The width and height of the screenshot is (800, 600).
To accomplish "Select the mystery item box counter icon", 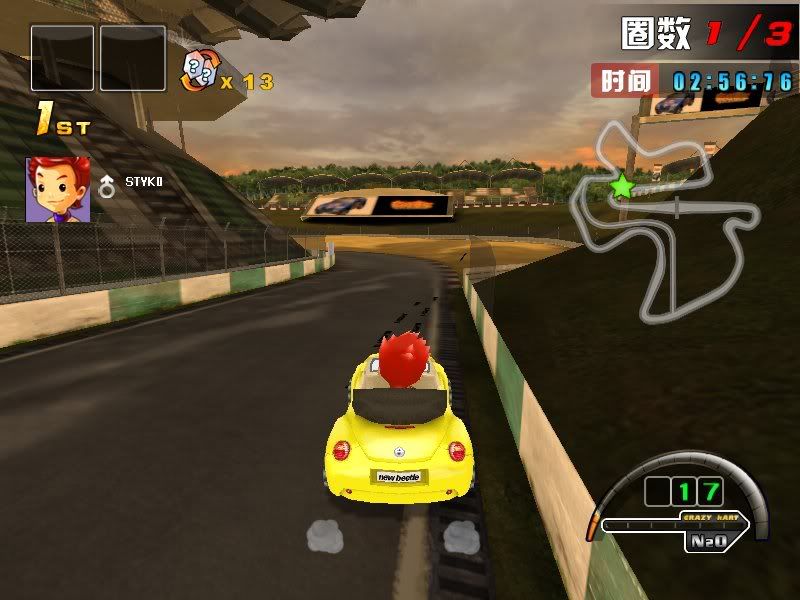I will point(200,73).
